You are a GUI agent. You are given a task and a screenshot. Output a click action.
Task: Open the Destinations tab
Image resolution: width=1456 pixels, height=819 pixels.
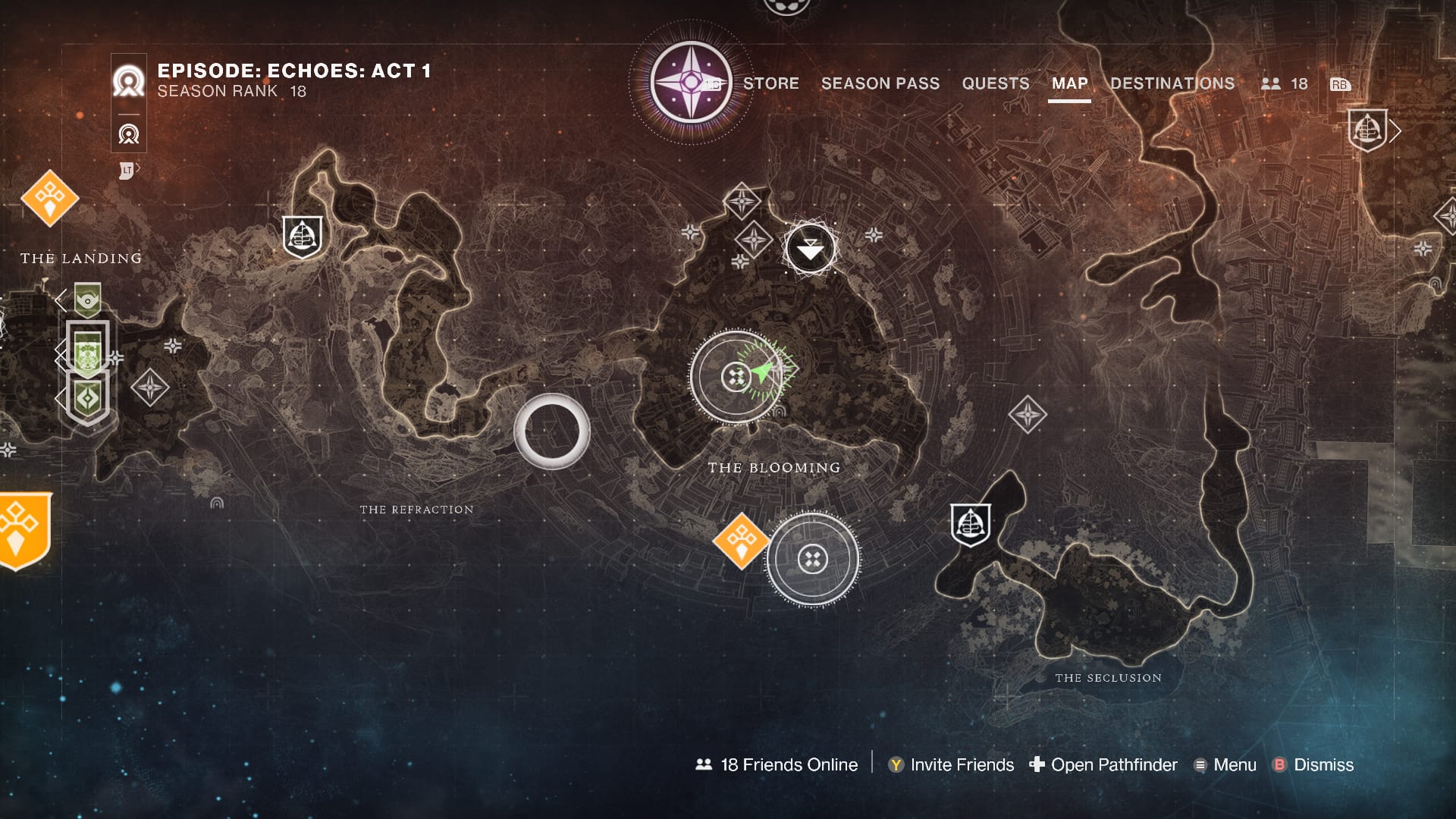(x=1172, y=83)
